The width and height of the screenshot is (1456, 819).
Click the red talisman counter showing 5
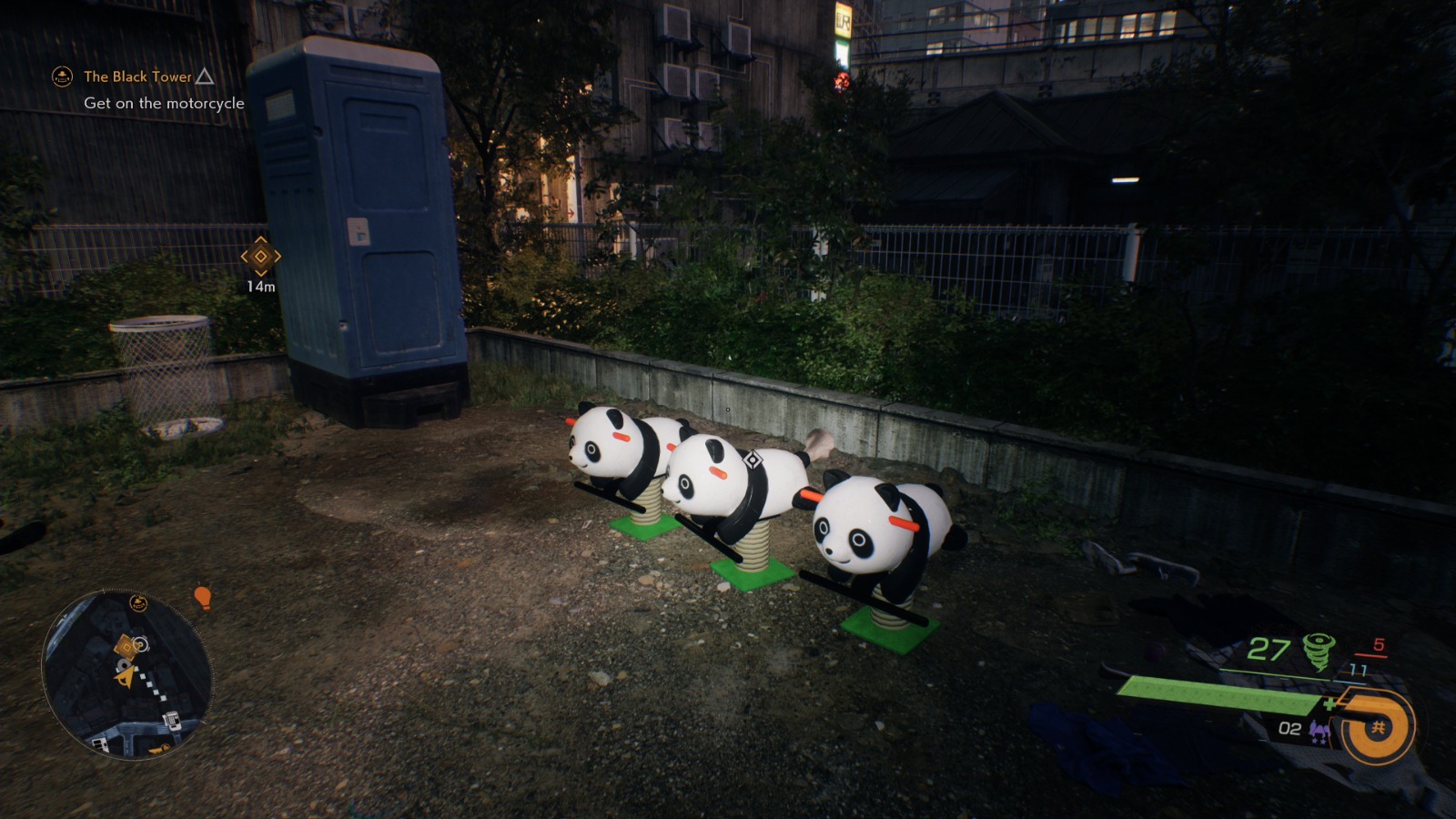pos(1379,645)
